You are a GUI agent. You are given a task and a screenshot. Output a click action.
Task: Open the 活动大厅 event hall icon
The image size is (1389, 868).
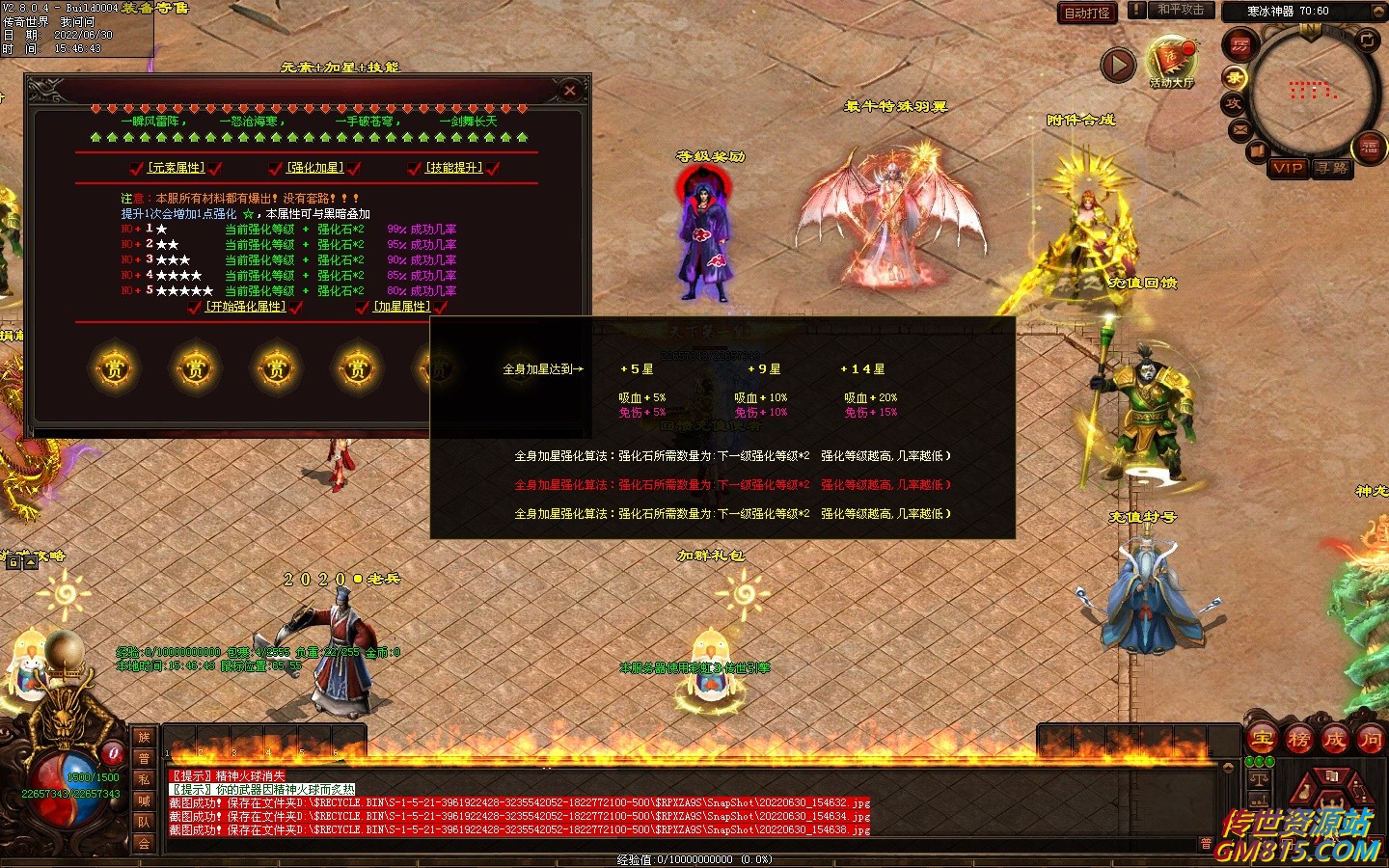pyautogui.click(x=1171, y=61)
